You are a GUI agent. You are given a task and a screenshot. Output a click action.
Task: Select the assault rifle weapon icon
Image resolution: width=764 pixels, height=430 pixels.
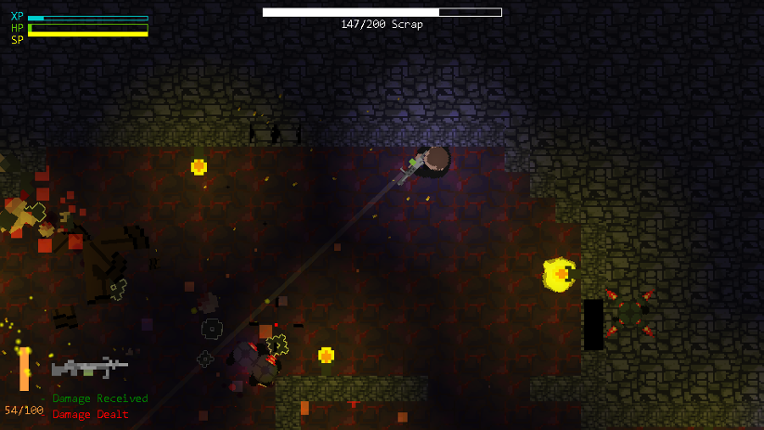point(89,367)
